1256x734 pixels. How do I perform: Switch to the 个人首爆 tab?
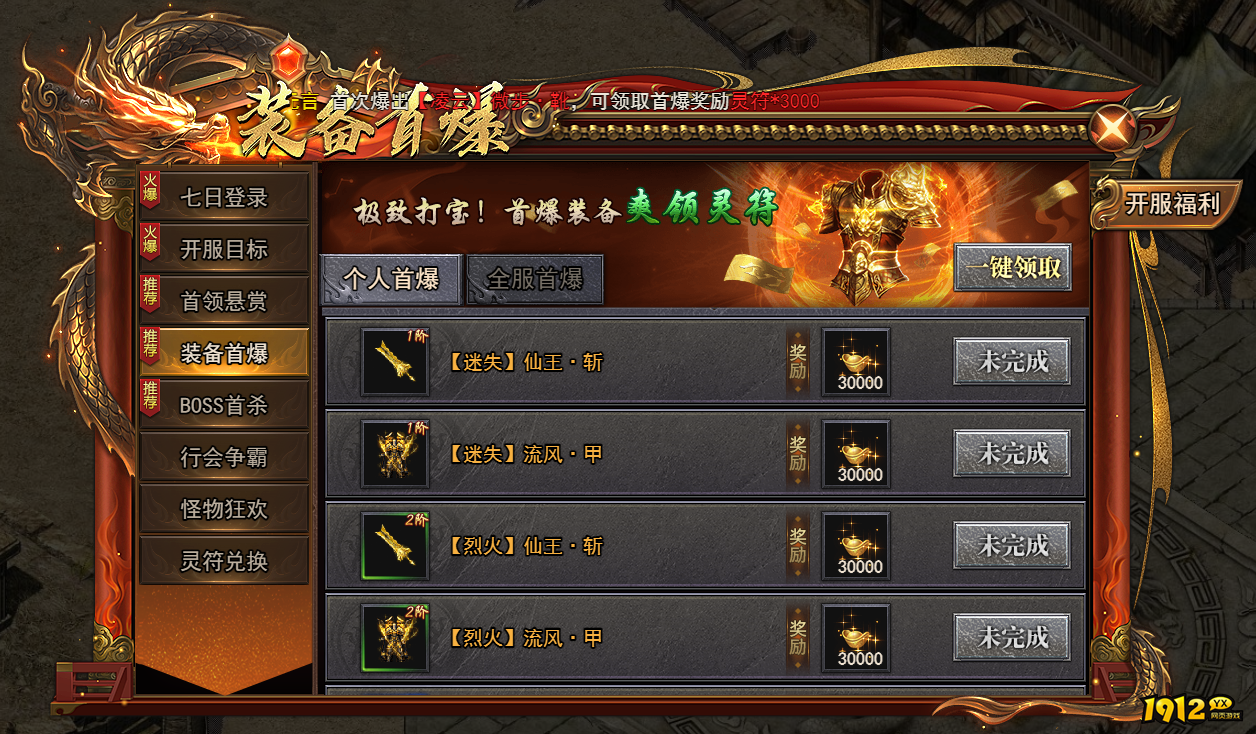391,278
